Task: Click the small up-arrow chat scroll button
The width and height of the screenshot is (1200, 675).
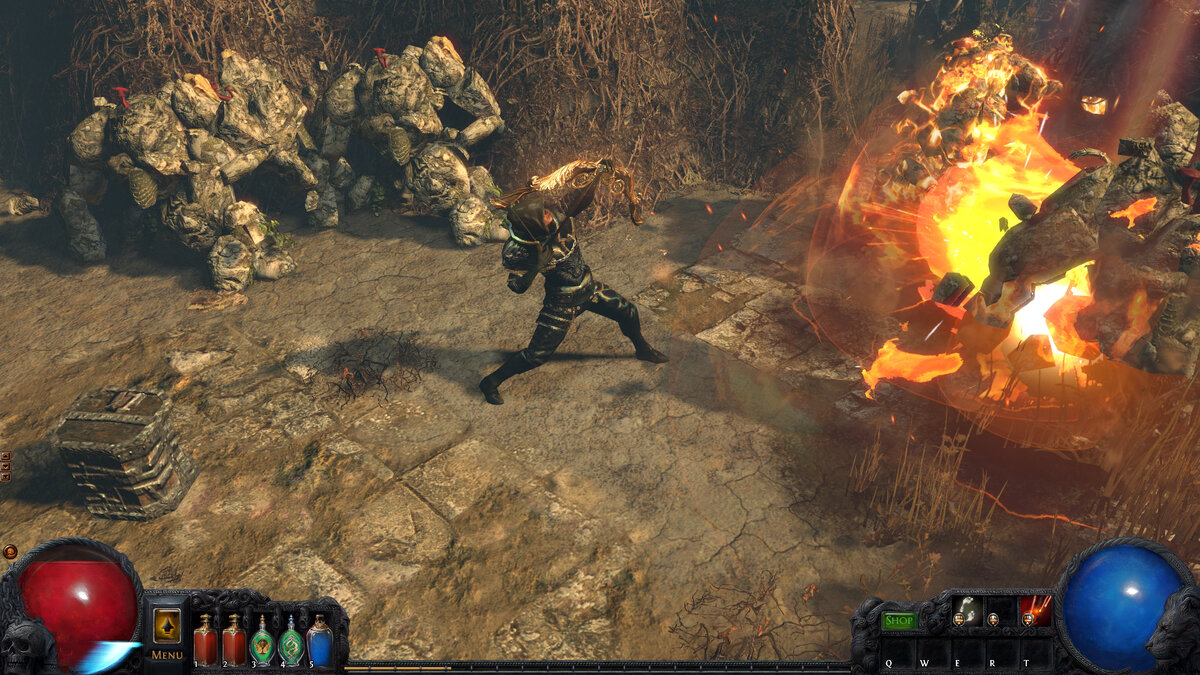Action: pos(6,457)
